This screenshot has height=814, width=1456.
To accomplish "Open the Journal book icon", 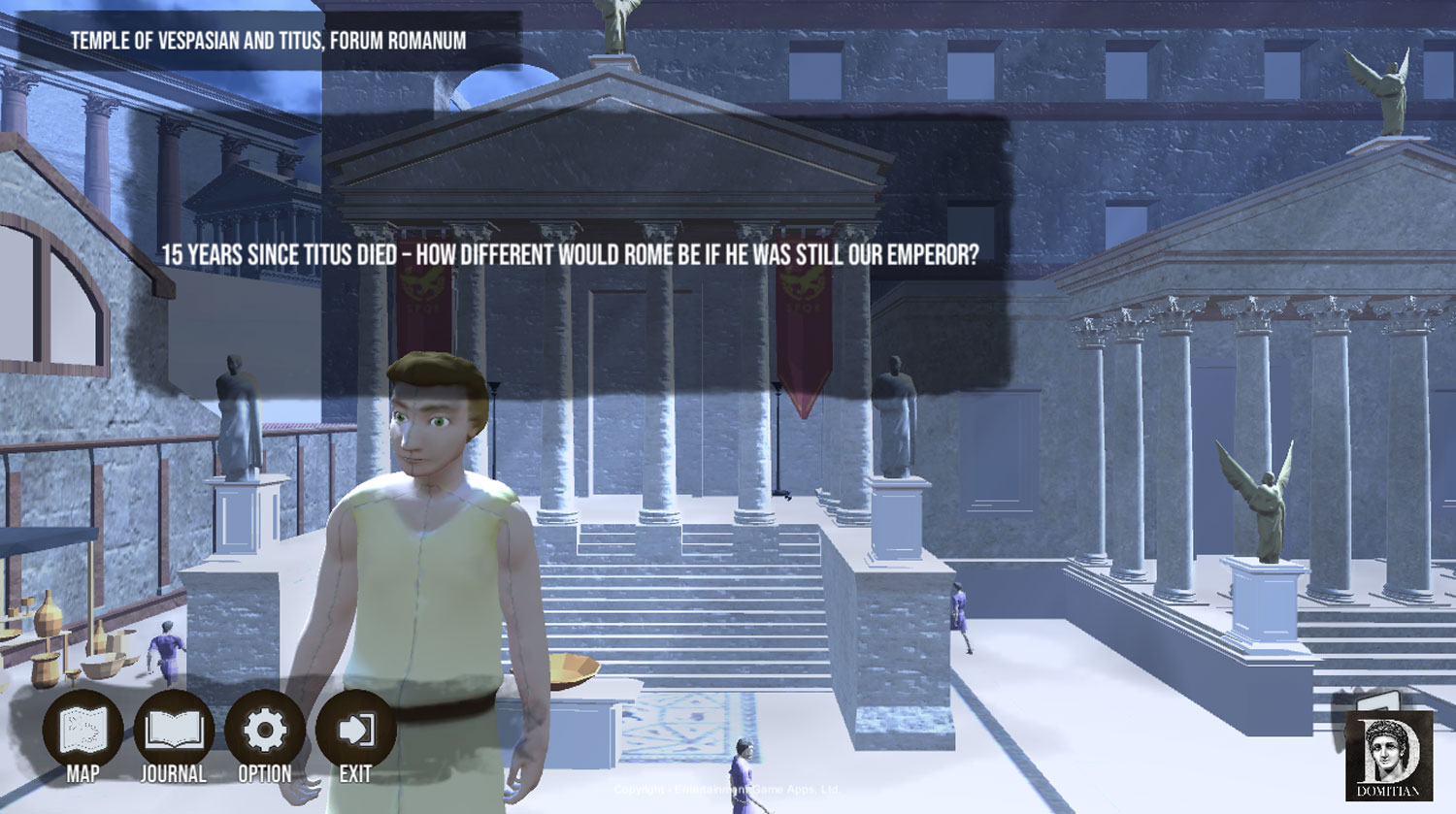I will (174, 731).
